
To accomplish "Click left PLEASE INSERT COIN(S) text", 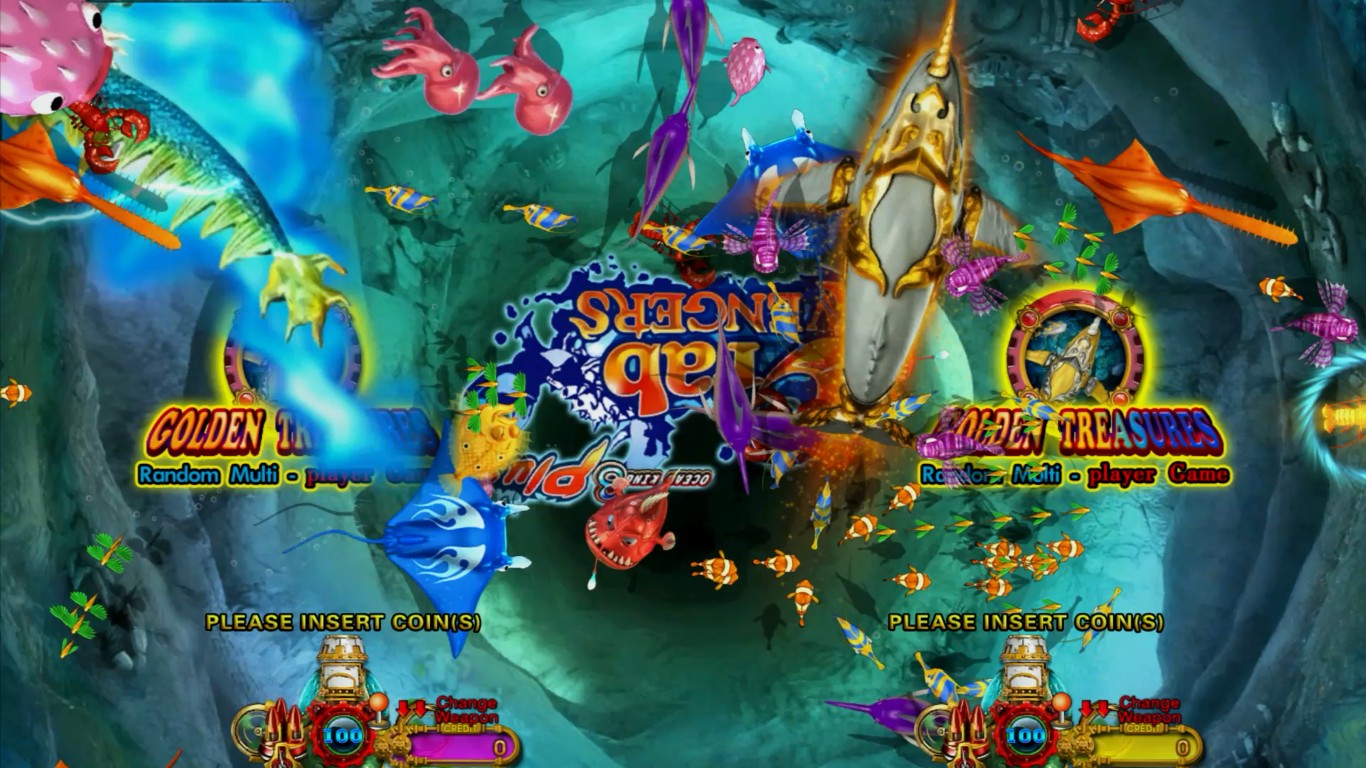I will (345, 621).
